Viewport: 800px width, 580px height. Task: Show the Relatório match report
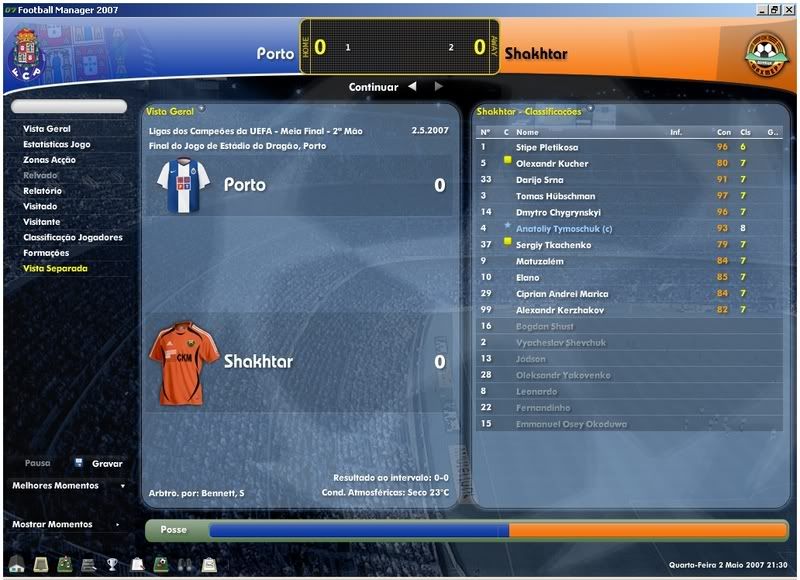click(x=43, y=191)
